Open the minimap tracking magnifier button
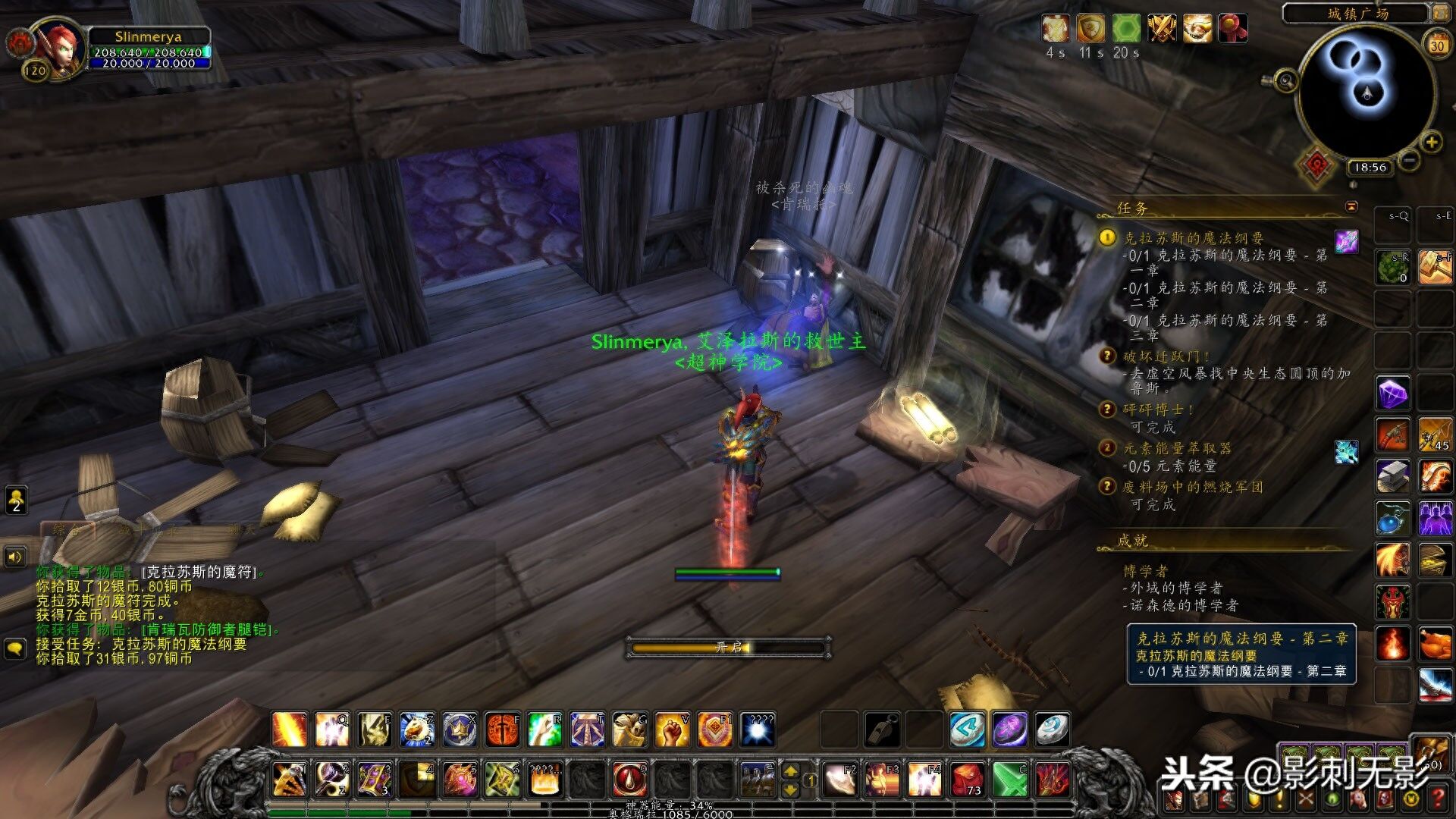 click(1285, 80)
